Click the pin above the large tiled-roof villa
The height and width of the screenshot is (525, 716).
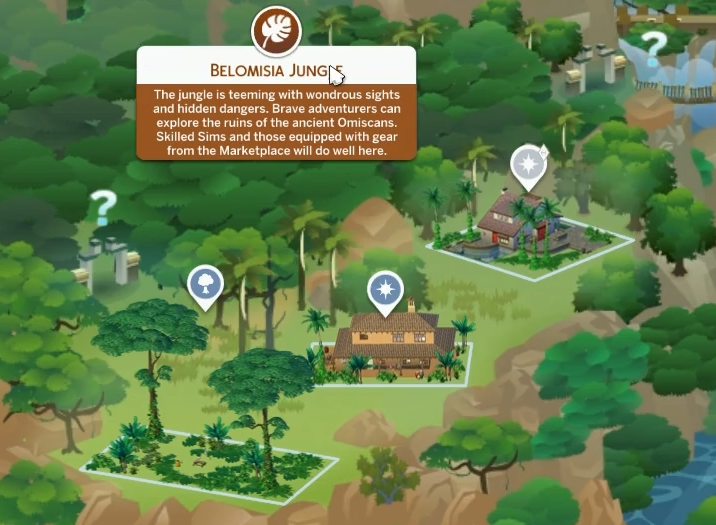click(384, 289)
